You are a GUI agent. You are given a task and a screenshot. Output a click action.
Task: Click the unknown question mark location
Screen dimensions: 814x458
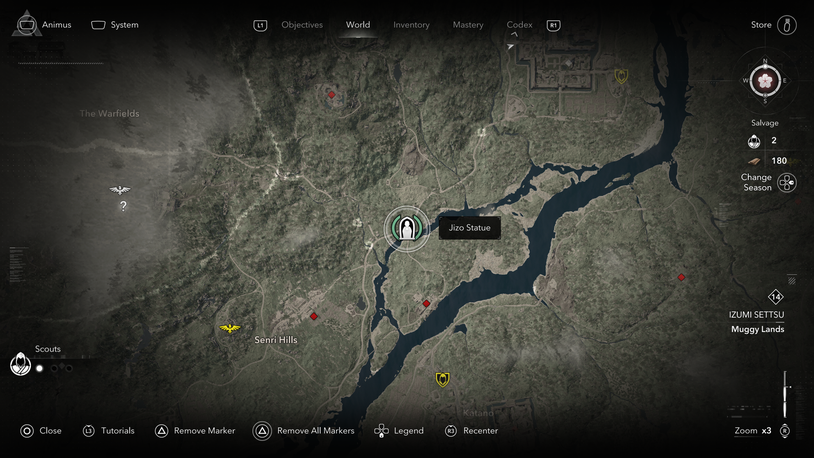[x=123, y=207]
